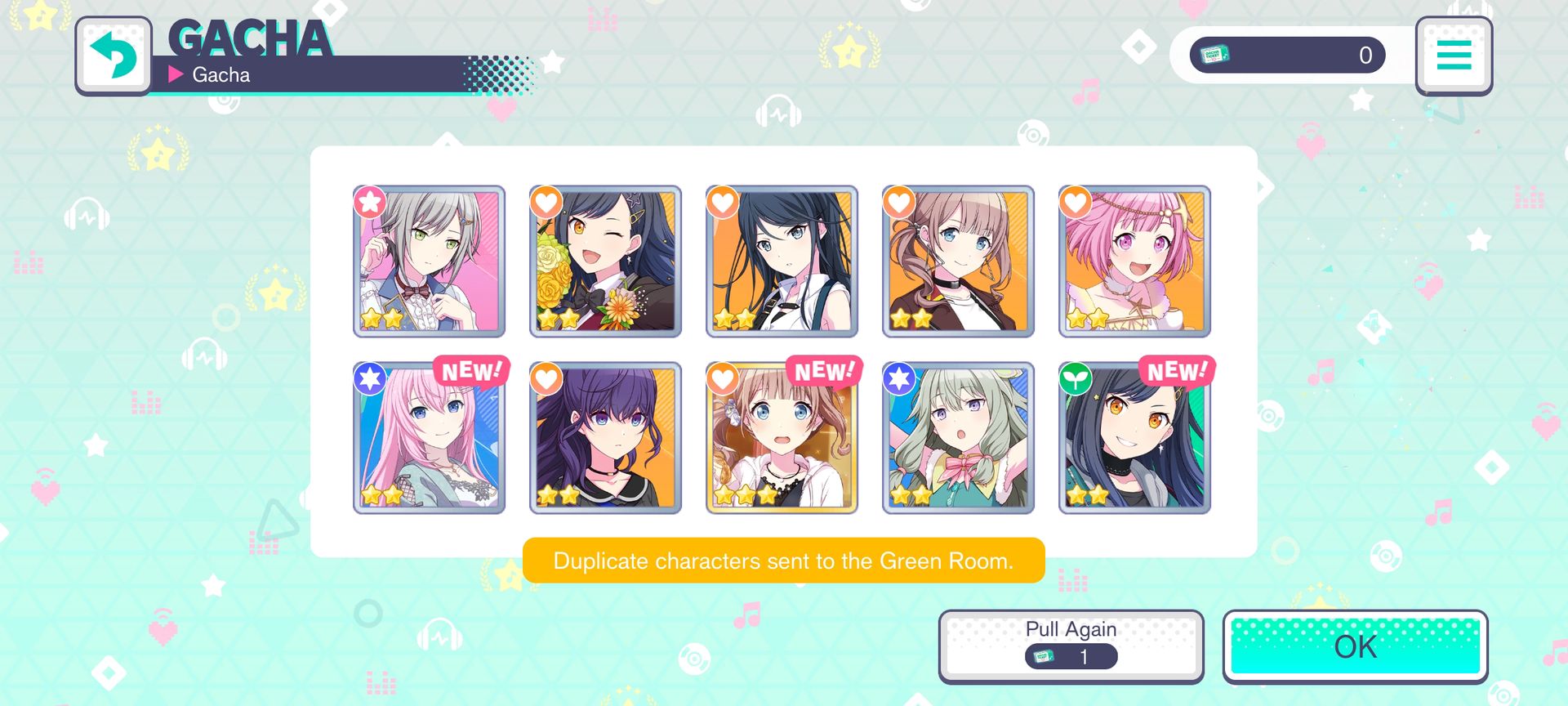Select the new three-star brown-haired girl card

782,438
